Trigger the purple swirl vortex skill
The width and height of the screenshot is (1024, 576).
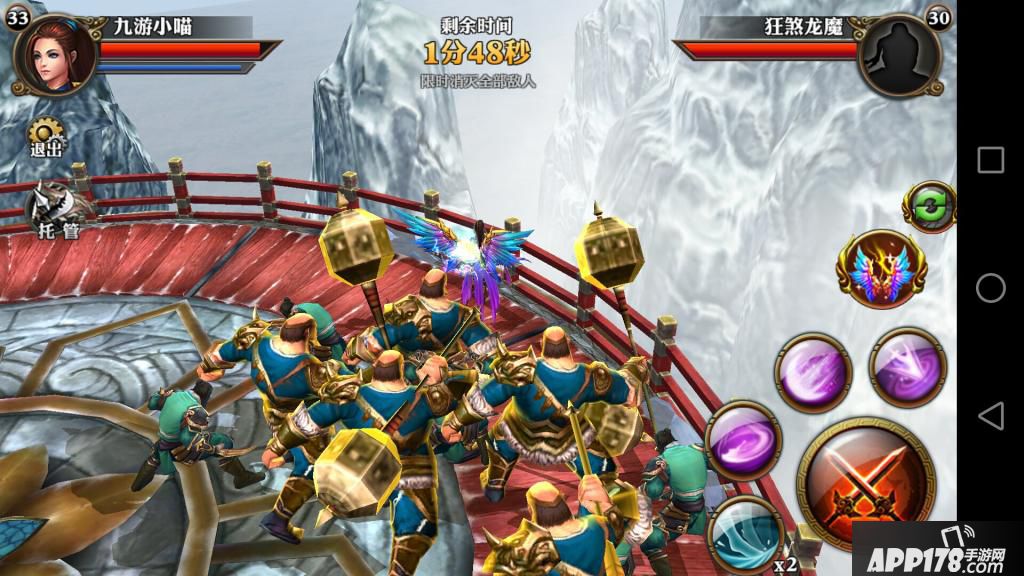[743, 440]
